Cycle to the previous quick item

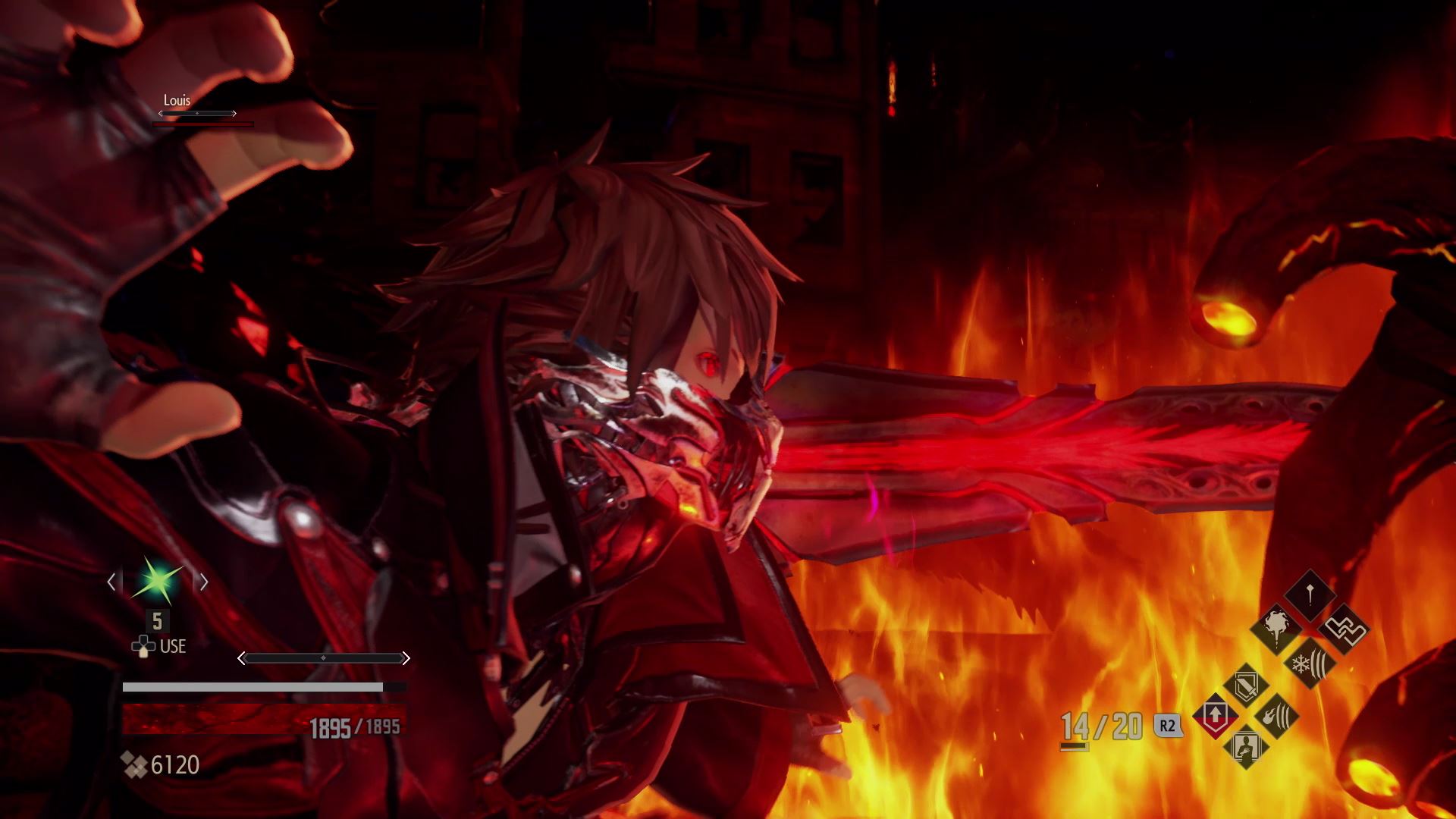coord(111,582)
